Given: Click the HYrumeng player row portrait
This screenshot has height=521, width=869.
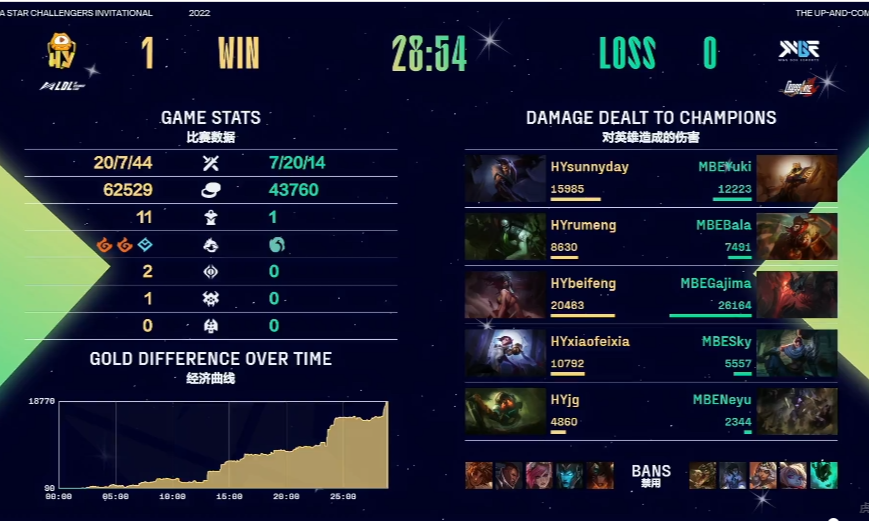Looking at the screenshot, I should coord(505,237).
